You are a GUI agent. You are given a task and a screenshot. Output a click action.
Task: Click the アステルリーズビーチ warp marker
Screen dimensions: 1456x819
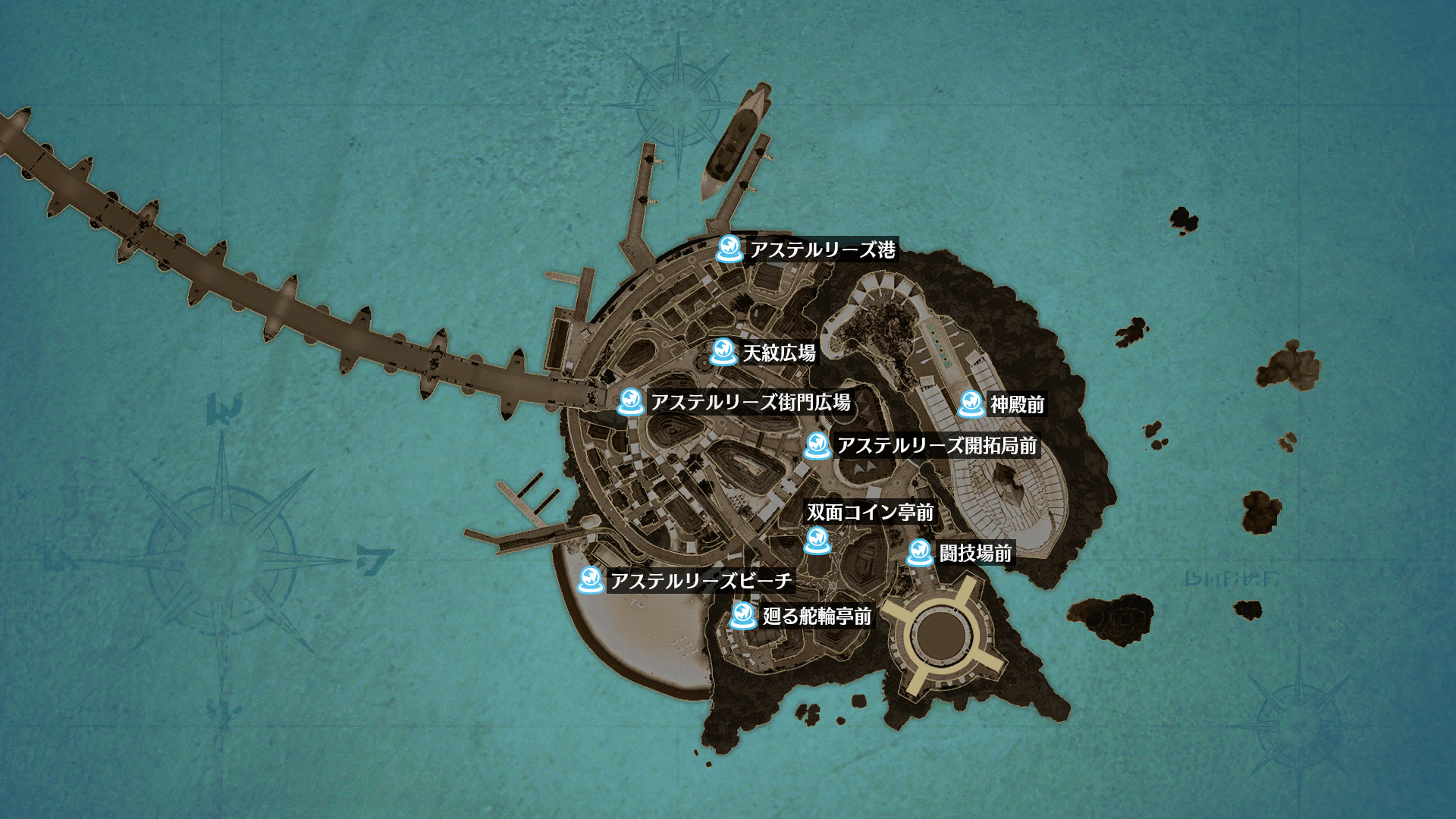[x=590, y=580]
